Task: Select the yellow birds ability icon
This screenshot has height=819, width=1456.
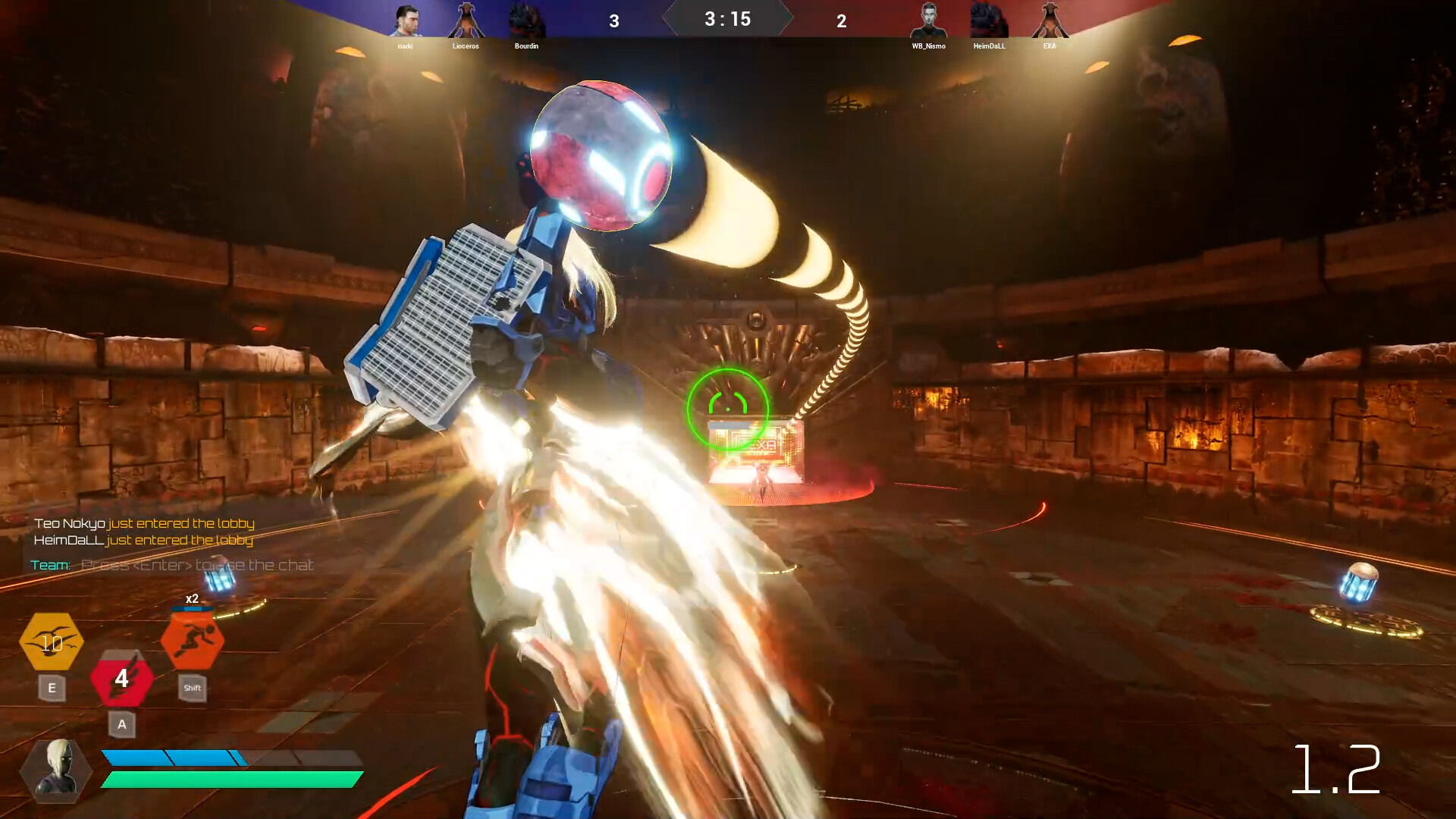Action: [x=52, y=643]
